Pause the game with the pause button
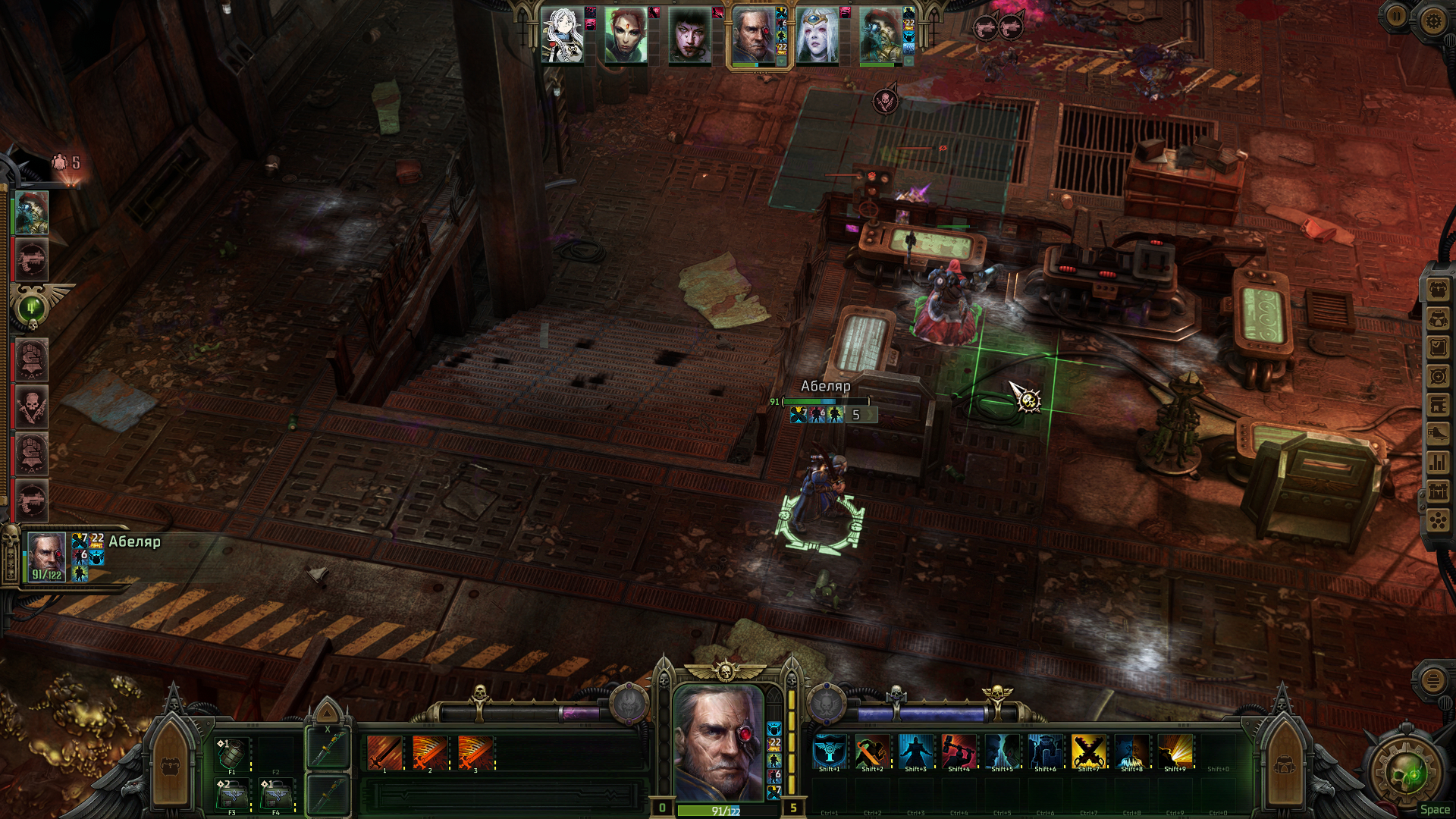The image size is (1456, 819). pyautogui.click(x=1397, y=17)
